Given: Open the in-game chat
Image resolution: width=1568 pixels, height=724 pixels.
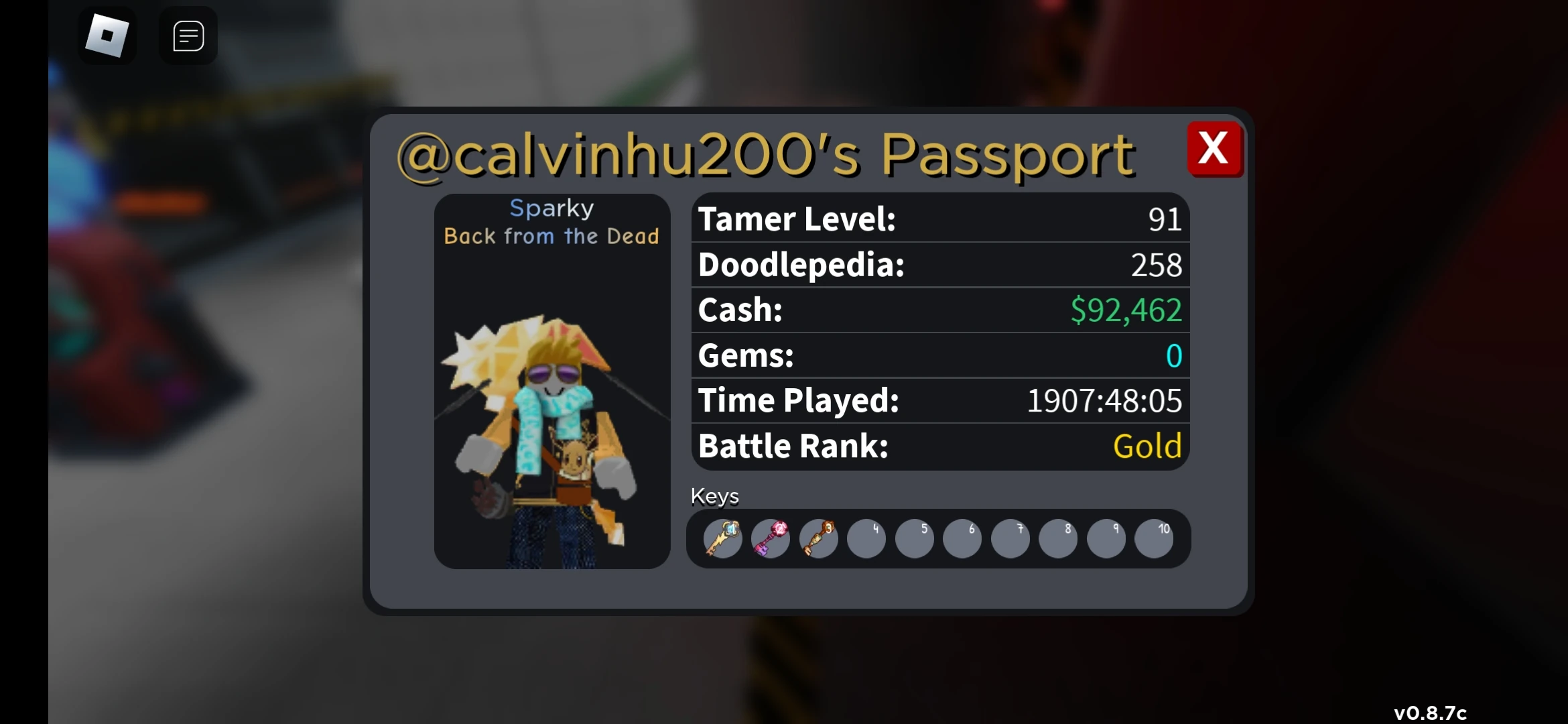Looking at the screenshot, I should [x=187, y=35].
